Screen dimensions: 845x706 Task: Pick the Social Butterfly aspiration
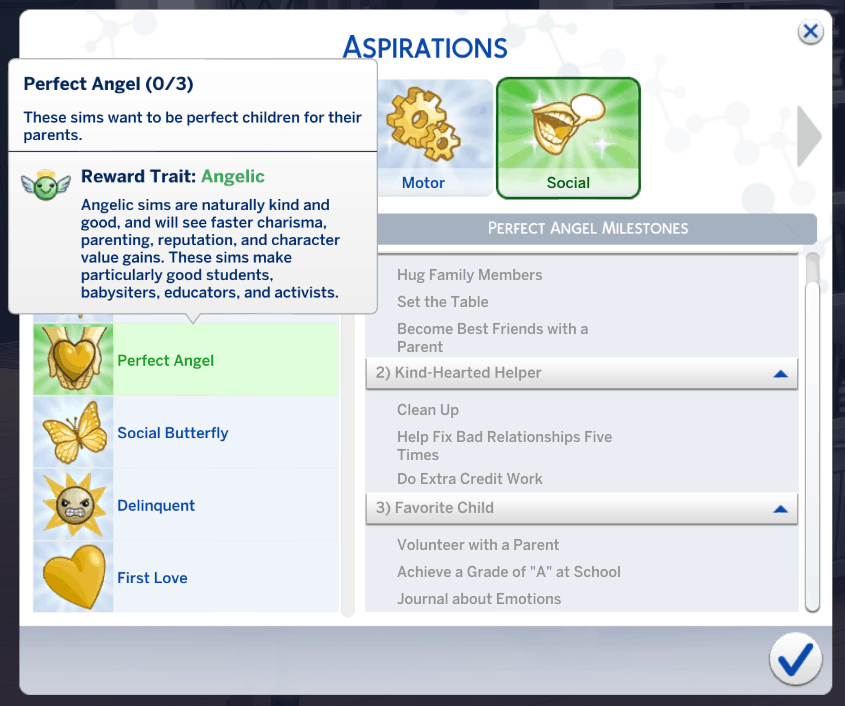186,433
